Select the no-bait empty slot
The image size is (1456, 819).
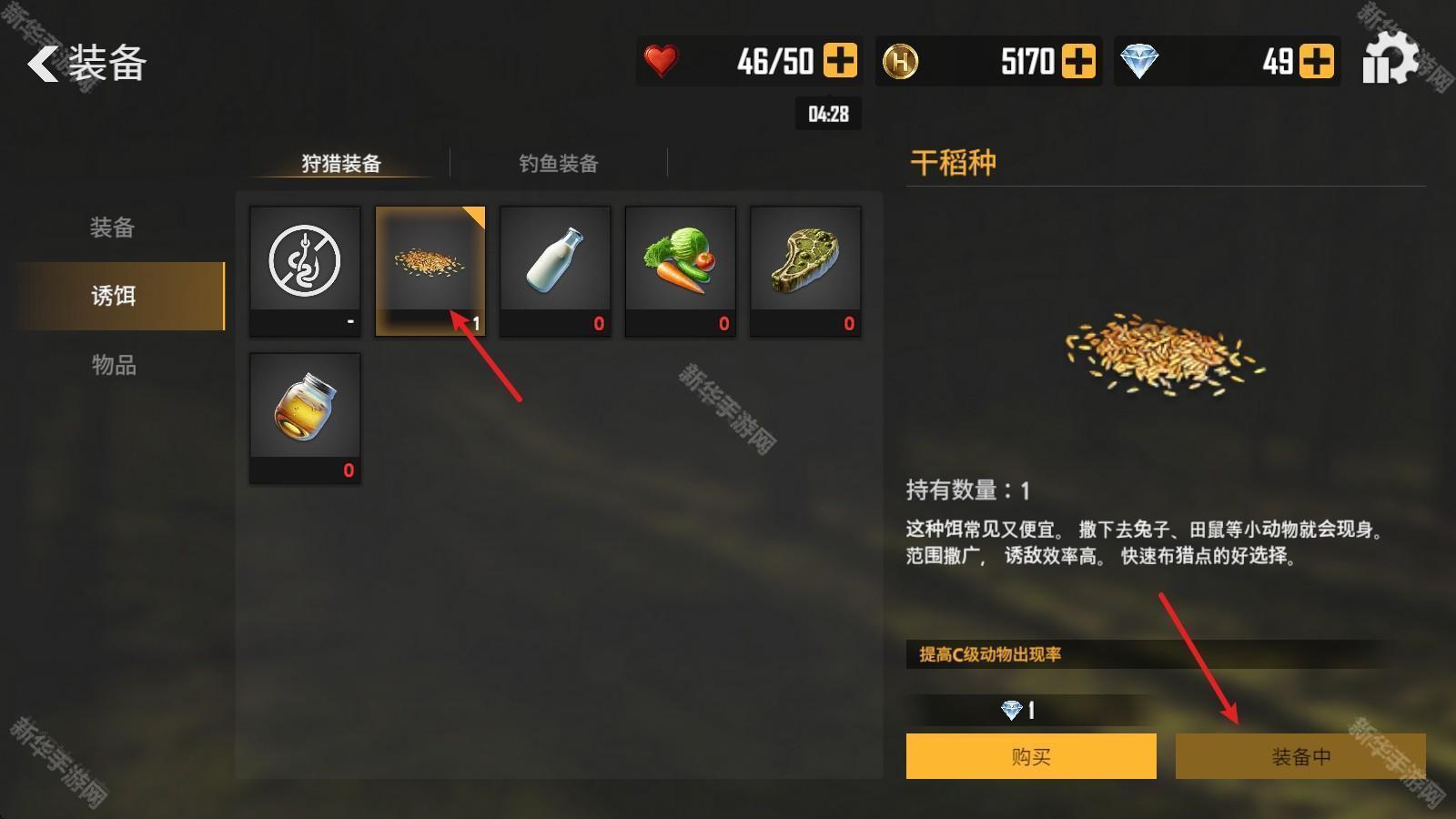pos(305,270)
